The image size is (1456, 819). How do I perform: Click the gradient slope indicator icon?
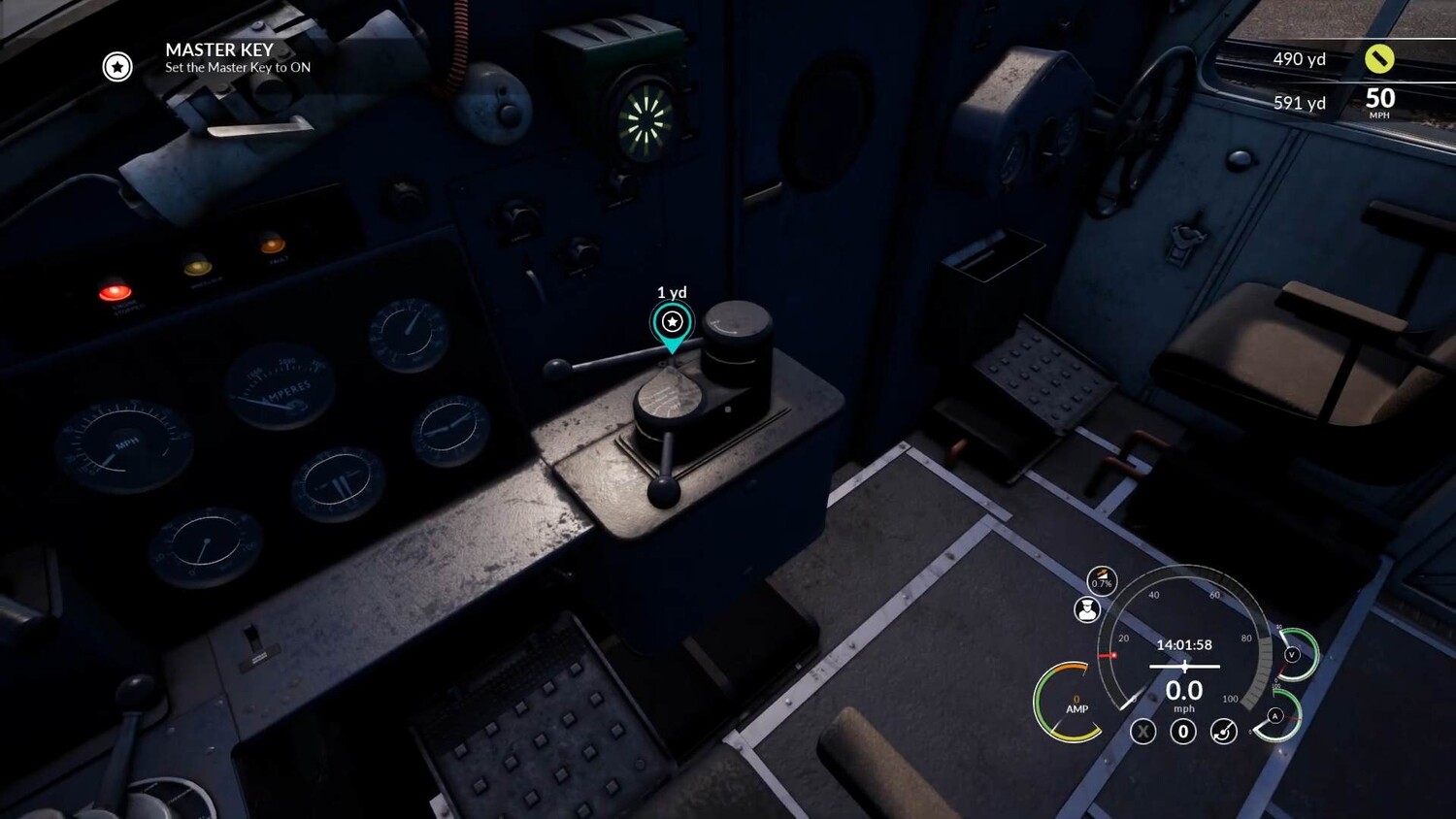(1101, 580)
